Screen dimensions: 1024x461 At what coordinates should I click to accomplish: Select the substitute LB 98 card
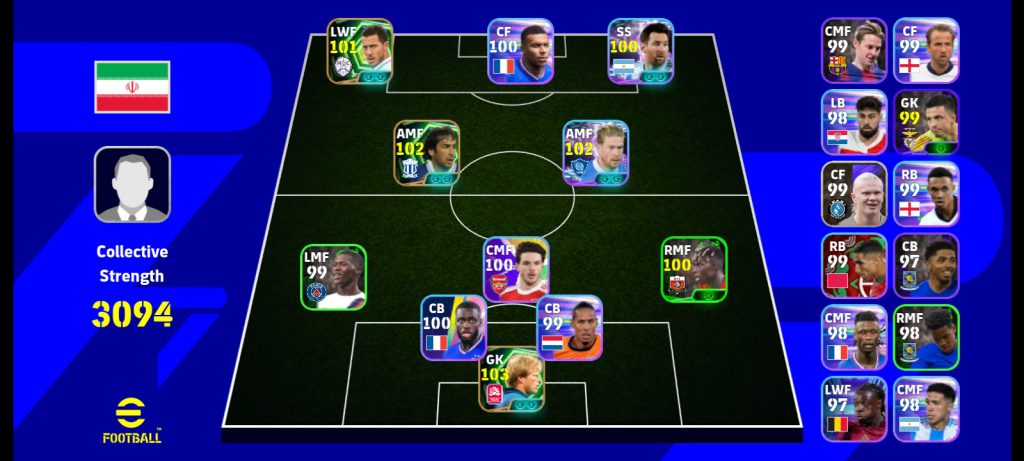click(x=854, y=122)
